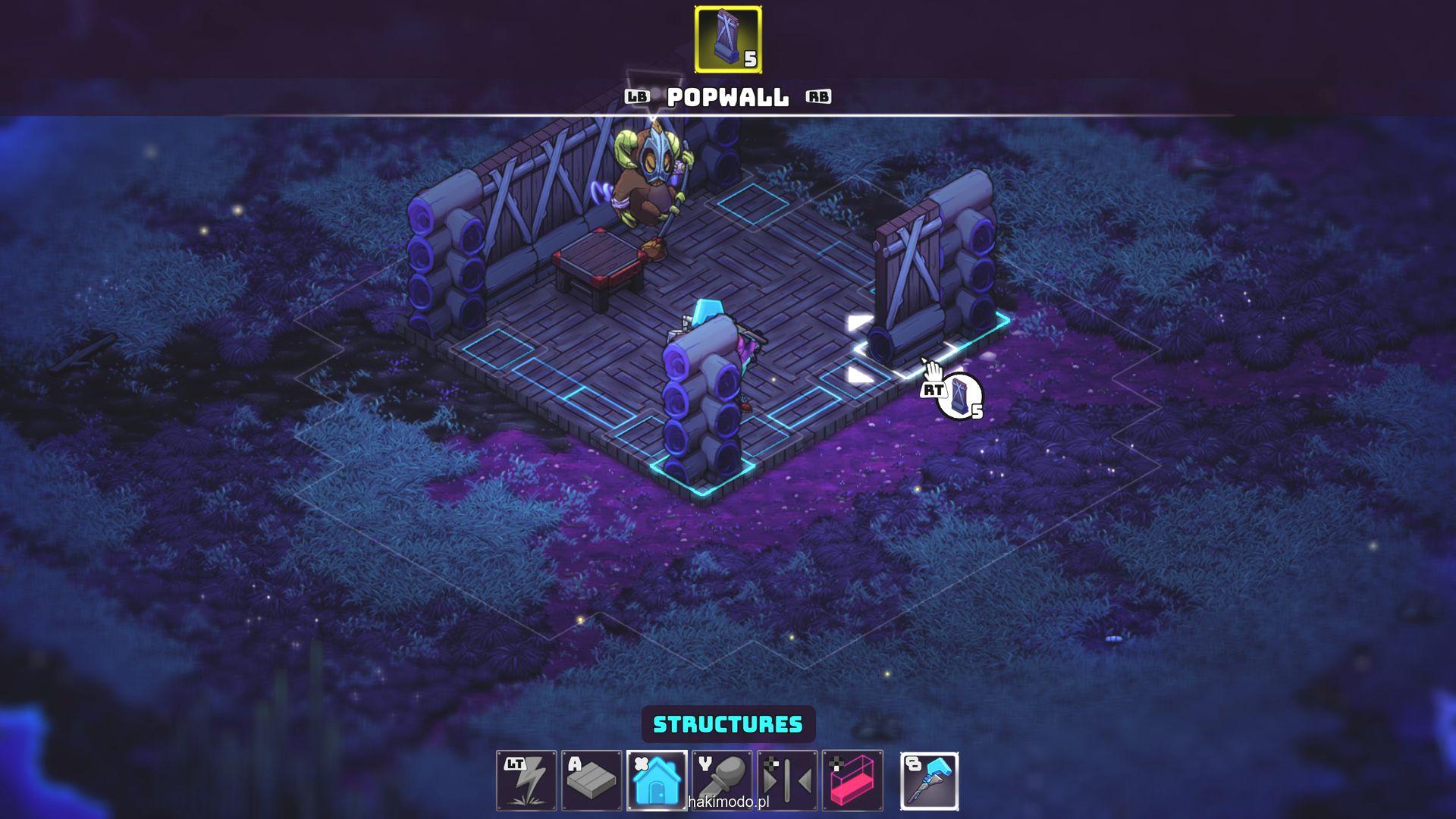Viewport: 1456px width, 819px height.
Task: Choose the pink wireframe box tool
Action: pos(852,780)
